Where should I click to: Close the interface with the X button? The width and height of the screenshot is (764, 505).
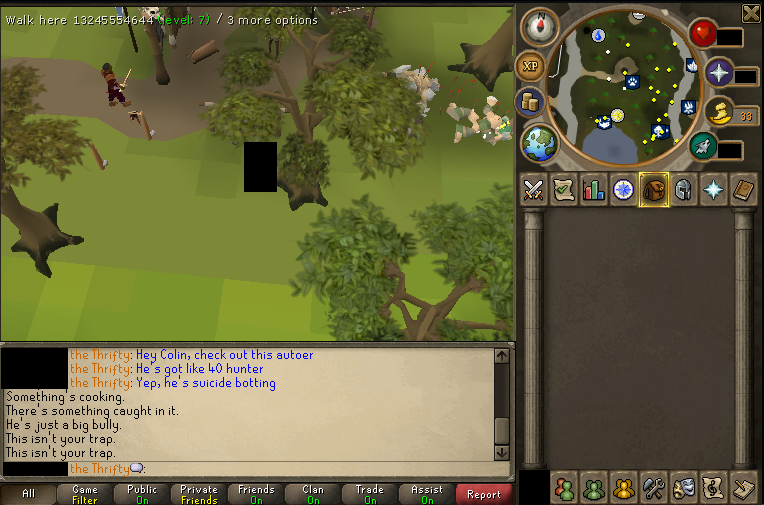(x=751, y=12)
